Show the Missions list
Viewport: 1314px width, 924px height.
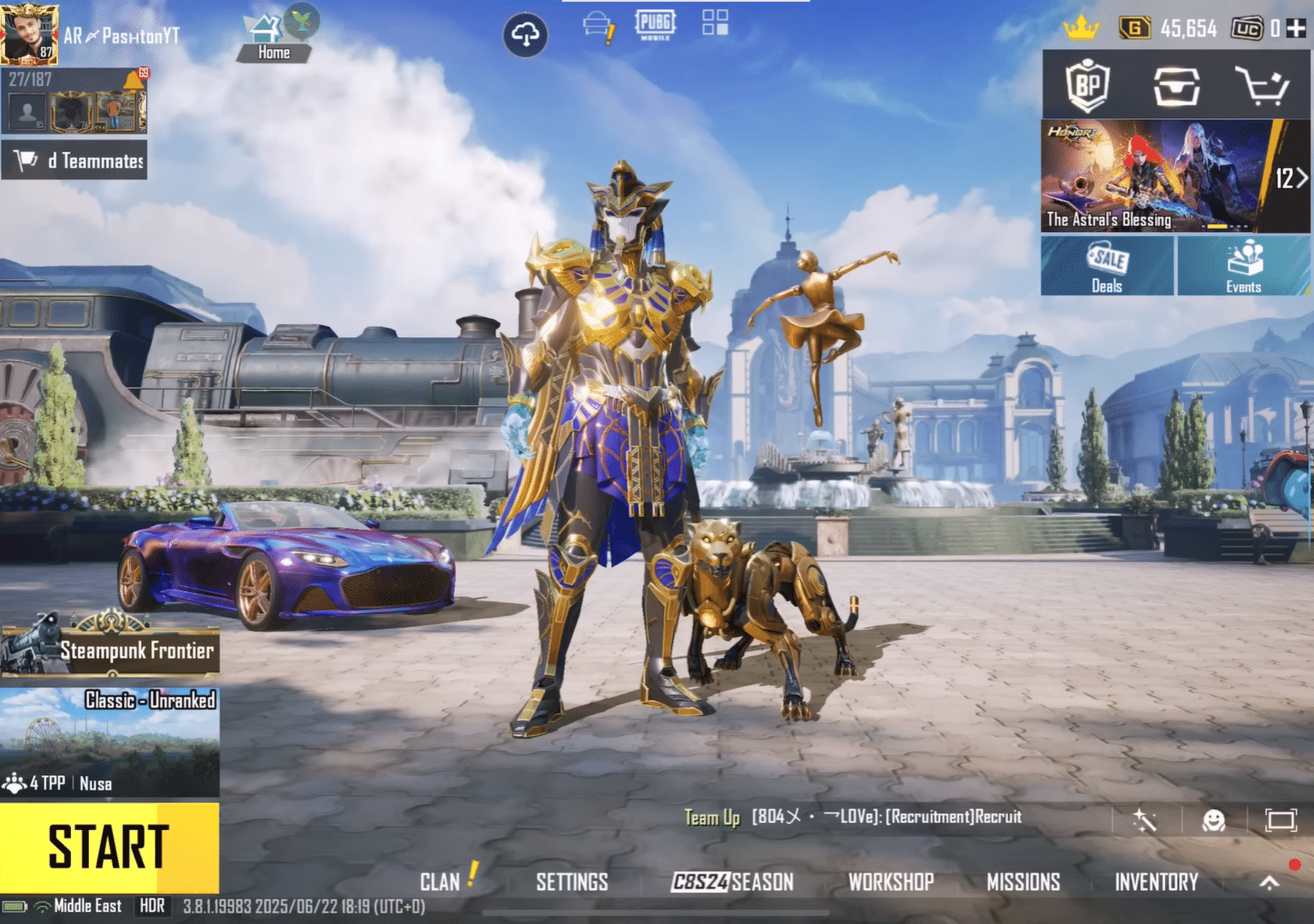pos(1023,882)
